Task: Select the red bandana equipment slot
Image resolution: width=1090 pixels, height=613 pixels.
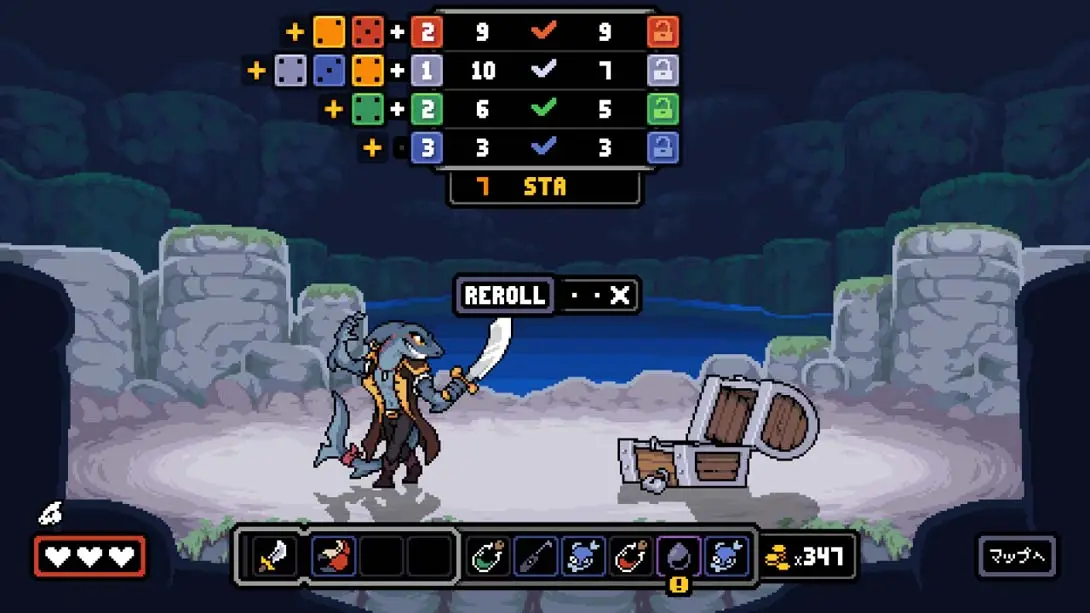Action: 333,557
